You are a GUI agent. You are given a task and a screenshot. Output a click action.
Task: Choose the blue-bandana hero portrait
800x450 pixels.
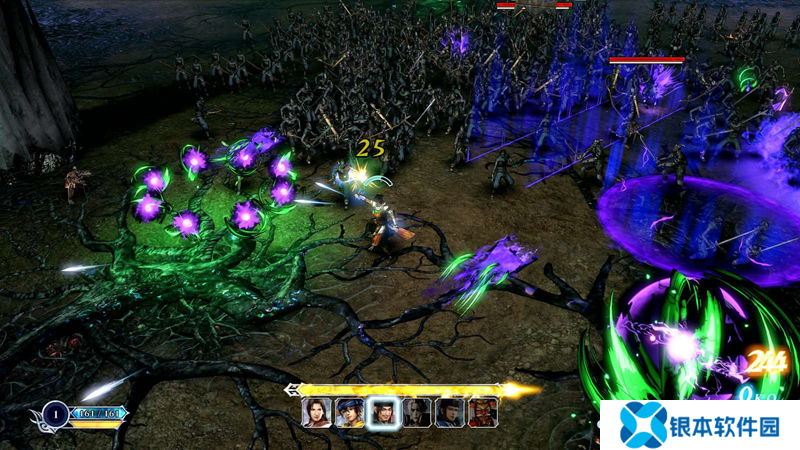[349, 412]
